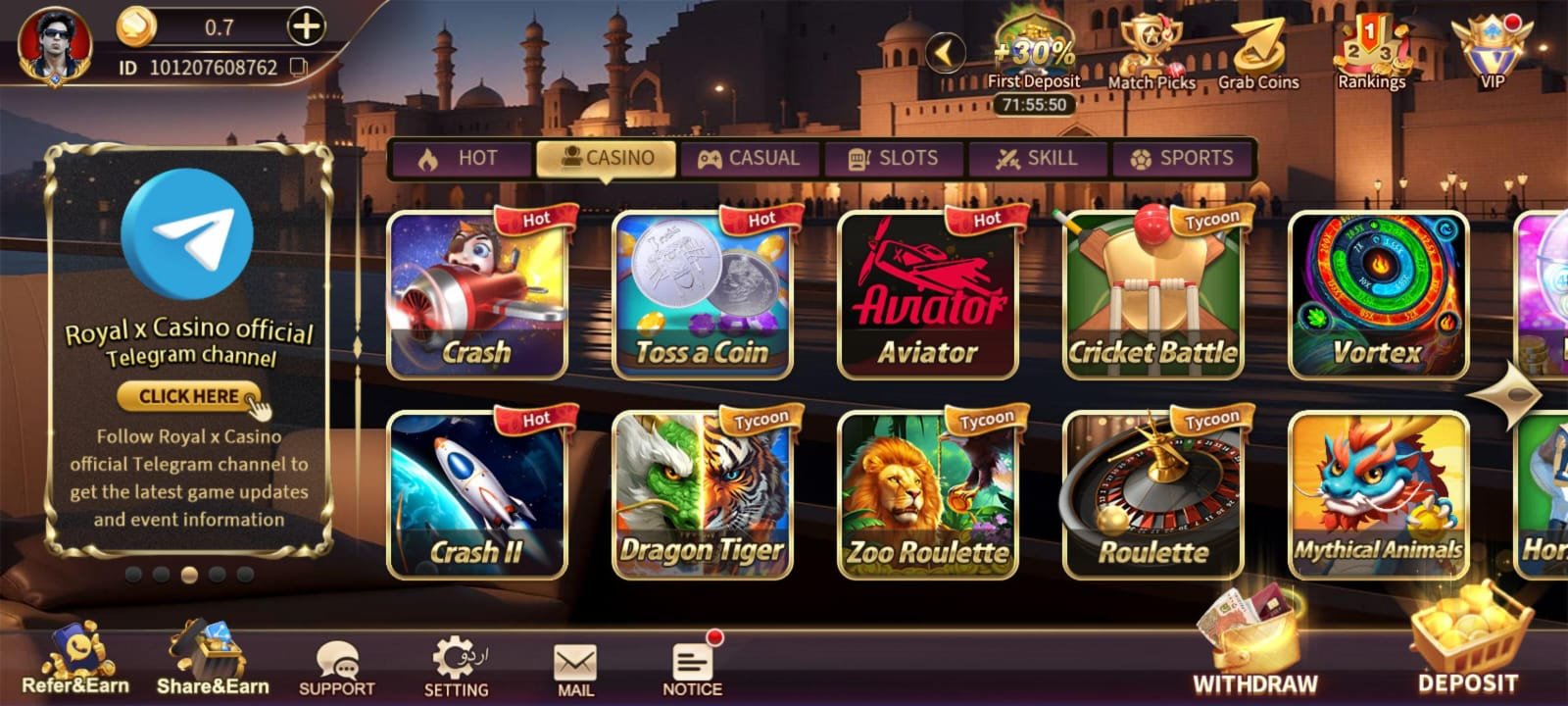The image size is (1568, 706).
Task: Switch to the SLOTS category tab
Action: point(894,157)
